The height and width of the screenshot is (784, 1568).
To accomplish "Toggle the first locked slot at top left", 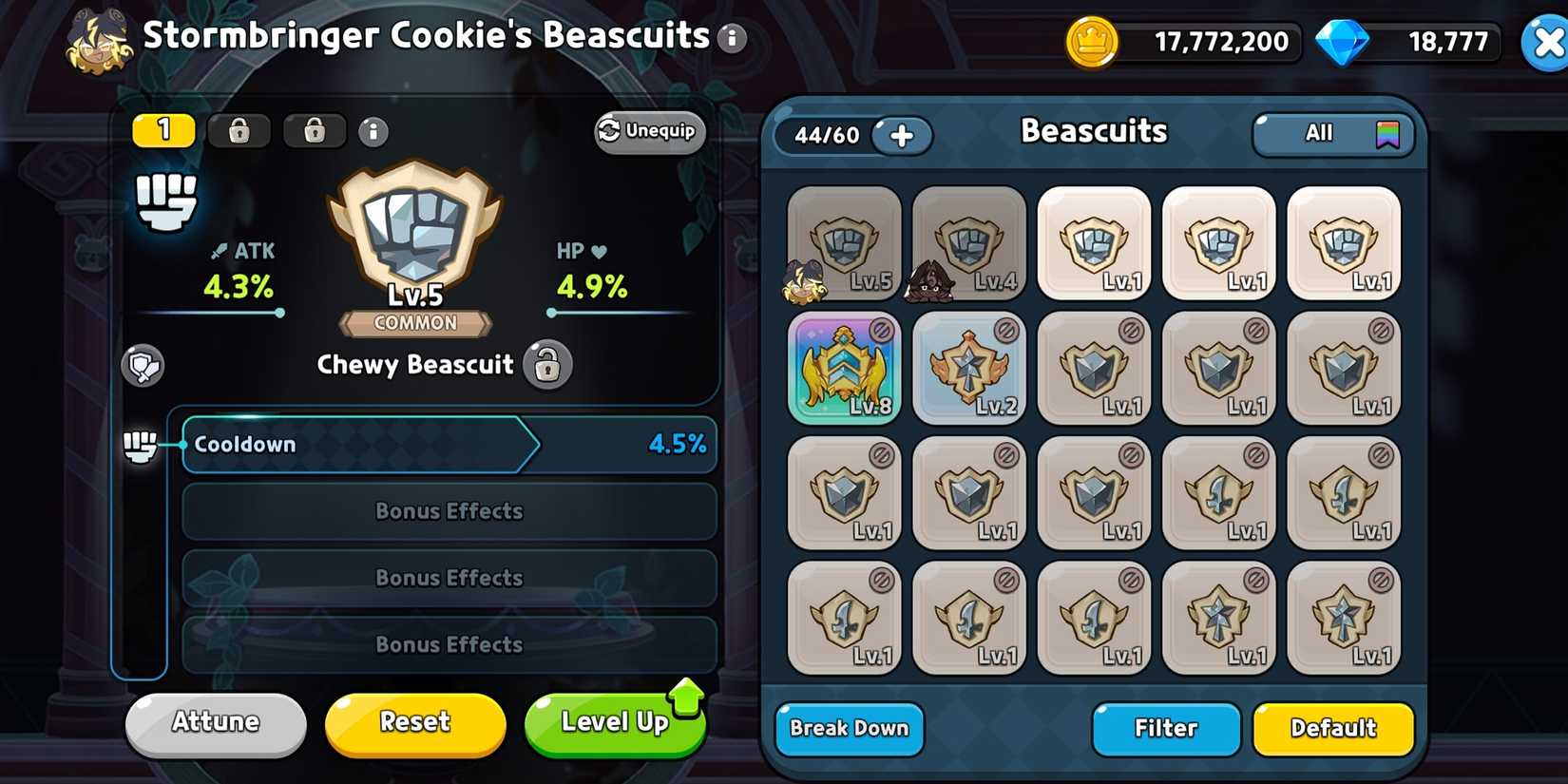I will tap(239, 130).
